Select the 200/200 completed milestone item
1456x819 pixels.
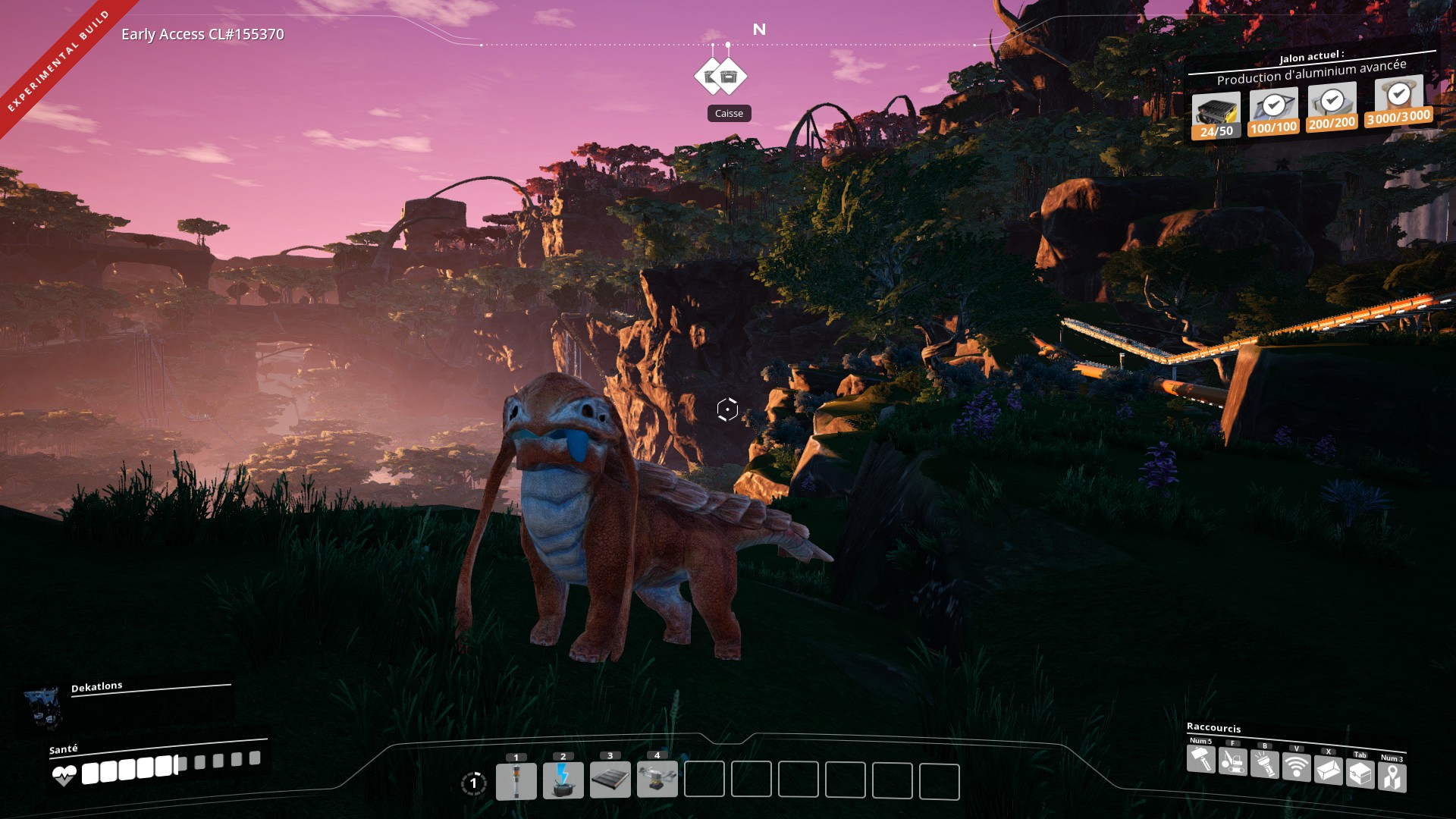[x=1332, y=107]
